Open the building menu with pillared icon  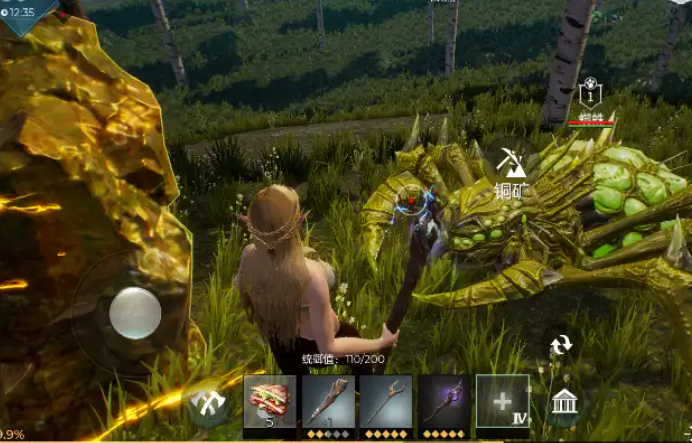pyautogui.click(x=564, y=404)
